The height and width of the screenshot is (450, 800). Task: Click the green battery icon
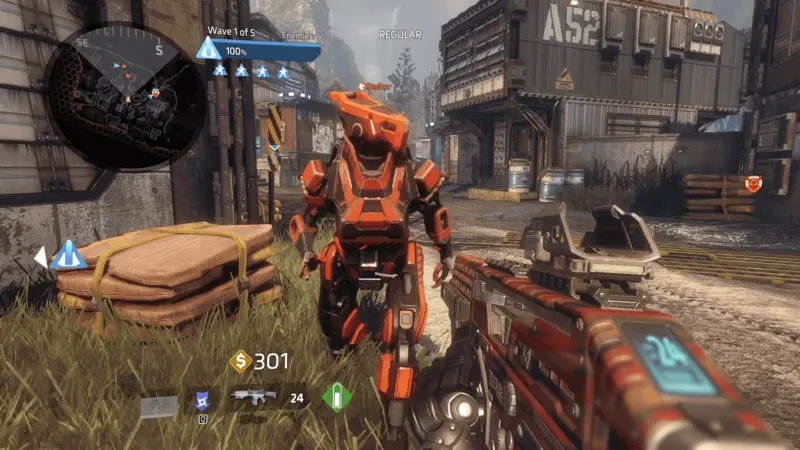tap(337, 397)
